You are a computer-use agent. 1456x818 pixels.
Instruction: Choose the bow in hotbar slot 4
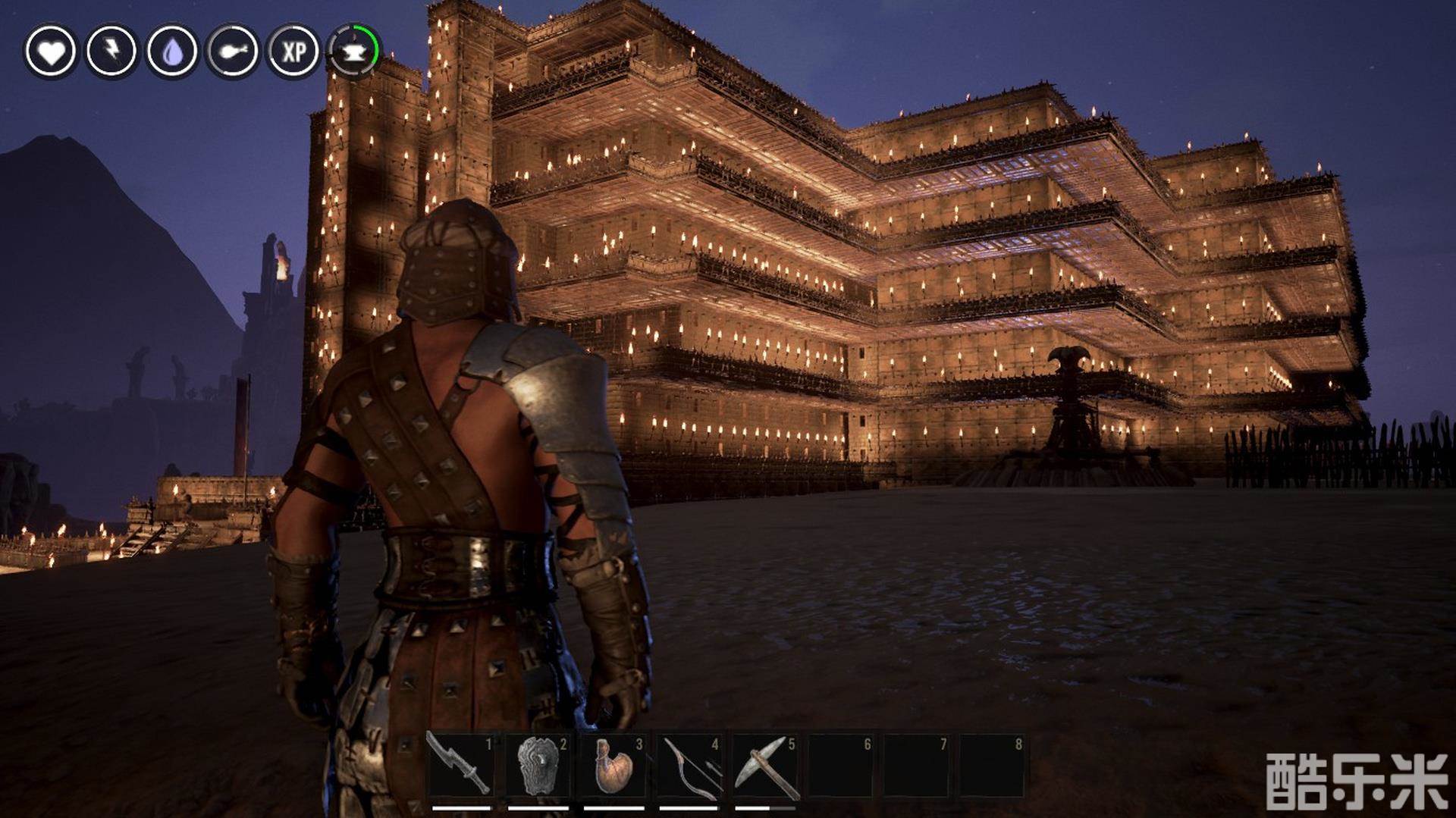[689, 766]
